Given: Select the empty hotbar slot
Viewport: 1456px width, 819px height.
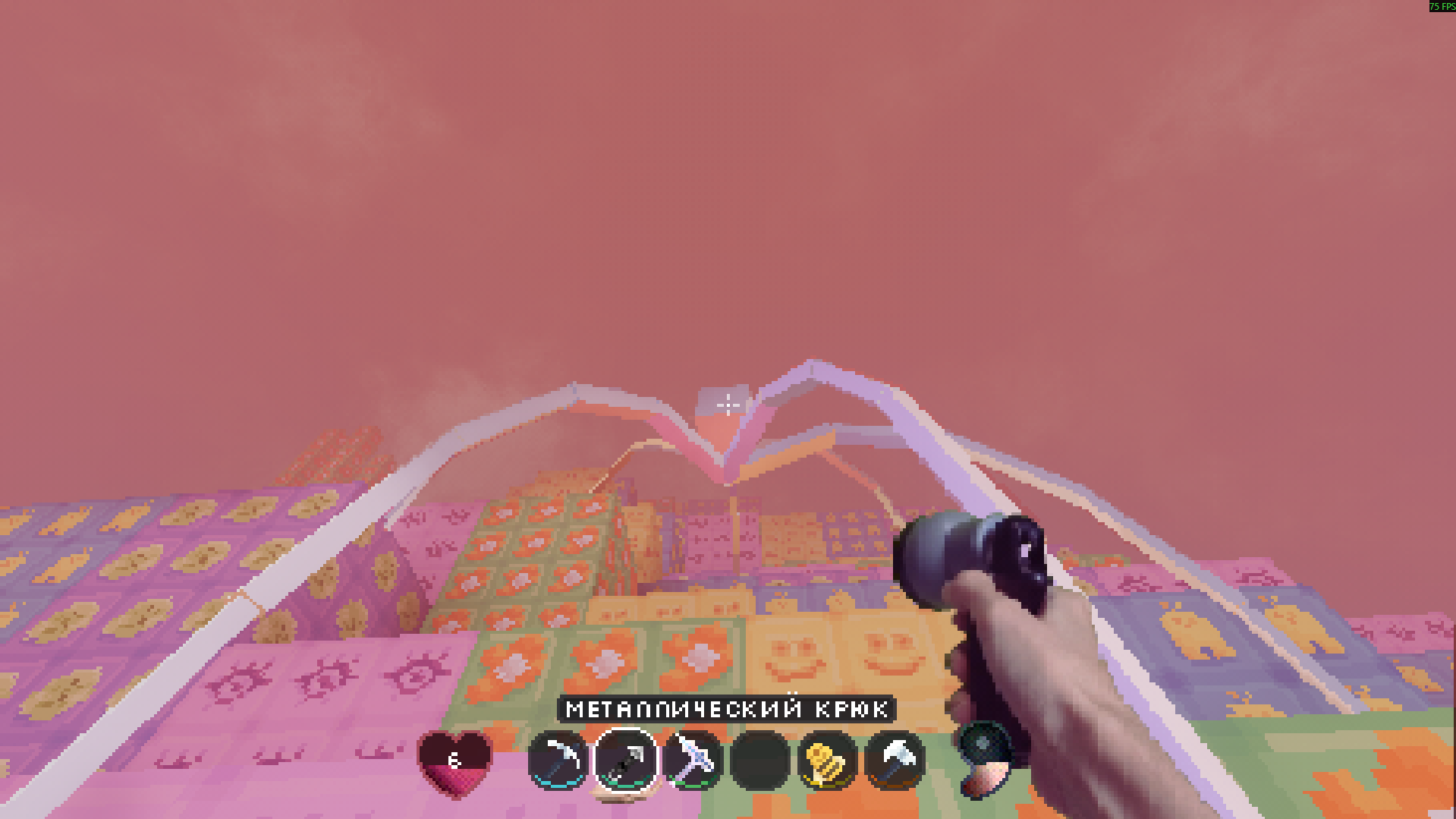Looking at the screenshot, I should [x=760, y=760].
